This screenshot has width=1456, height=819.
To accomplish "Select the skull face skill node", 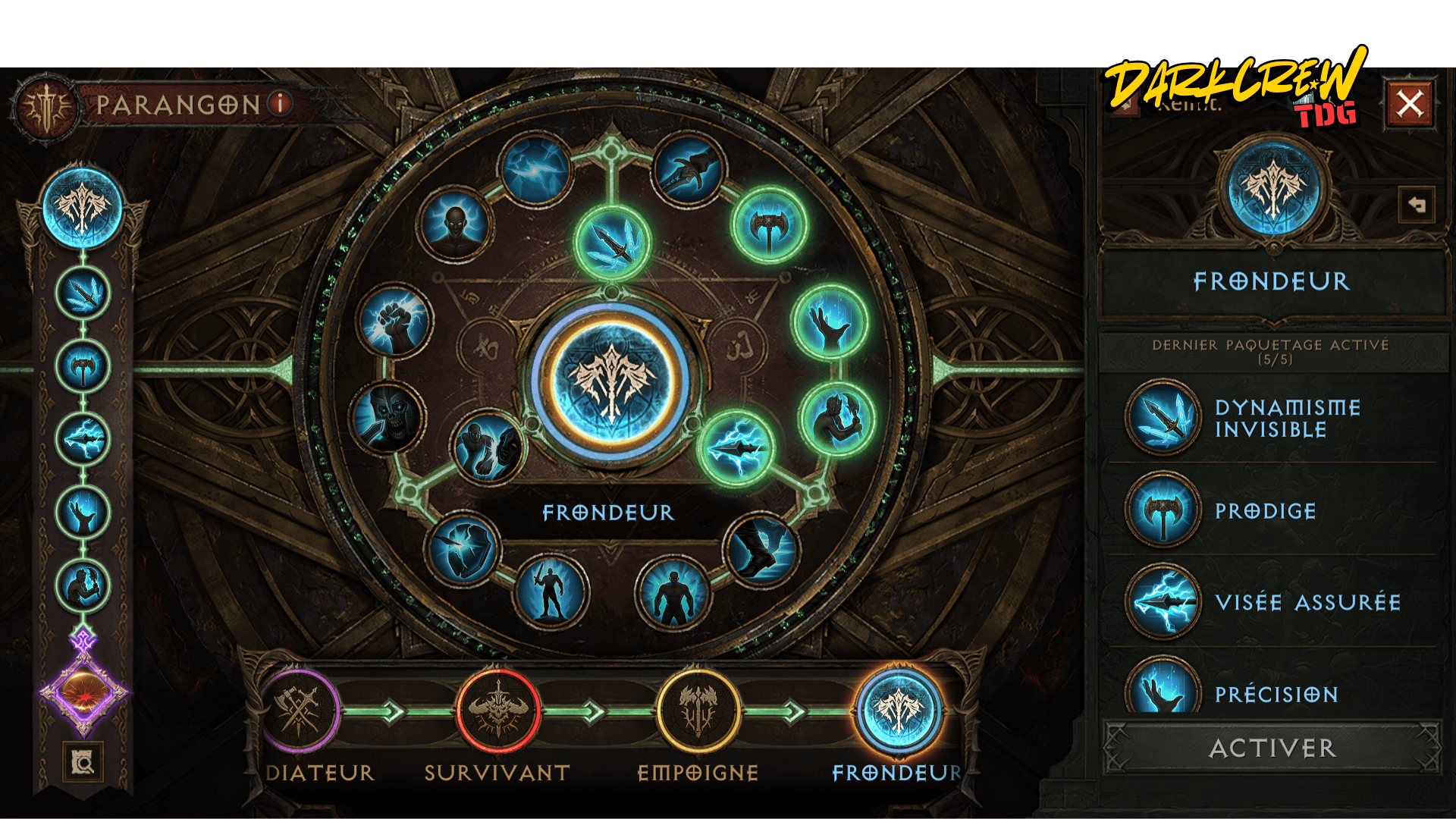I will click(x=389, y=416).
